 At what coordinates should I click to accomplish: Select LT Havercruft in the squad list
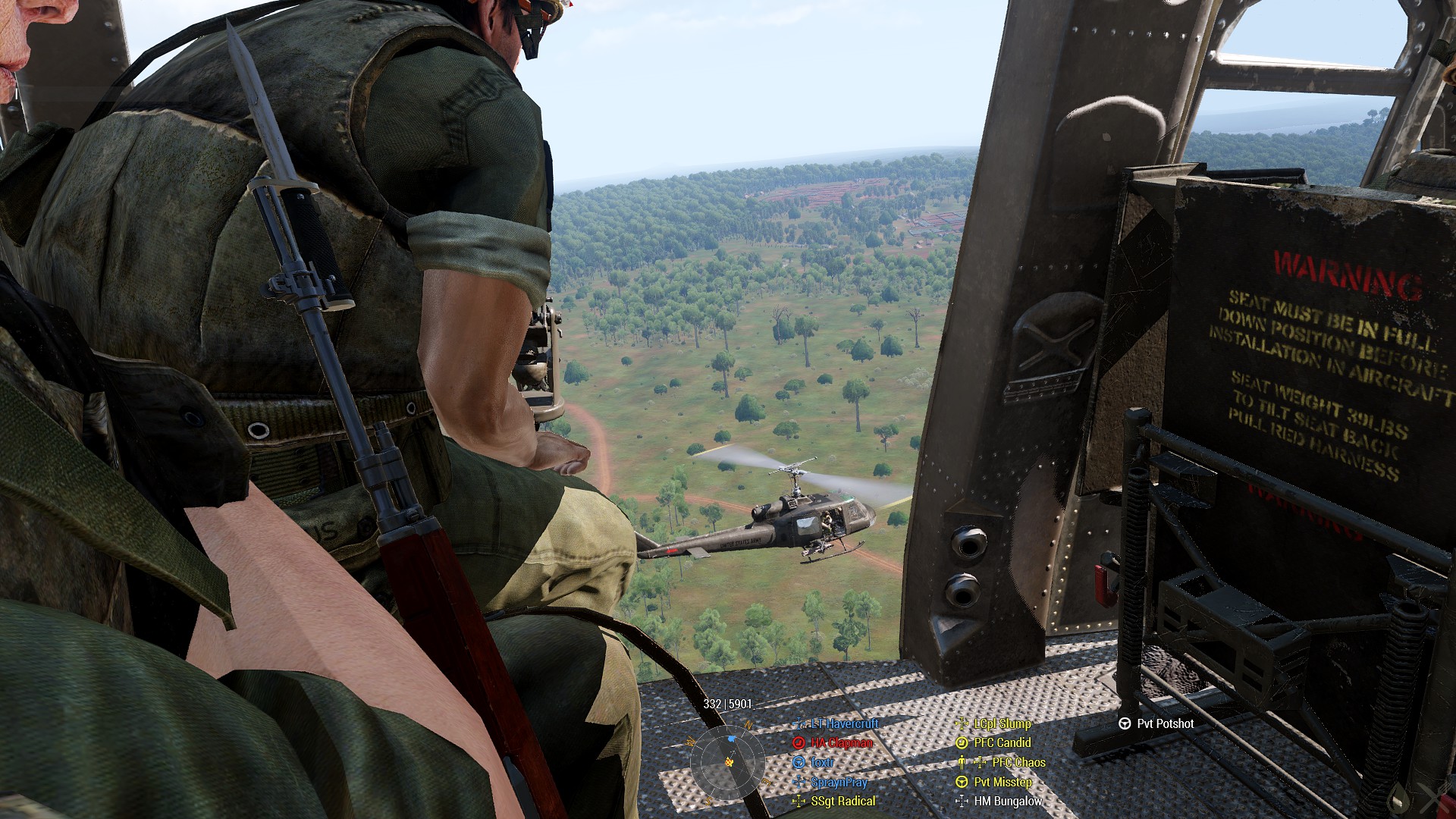pyautogui.click(x=844, y=723)
